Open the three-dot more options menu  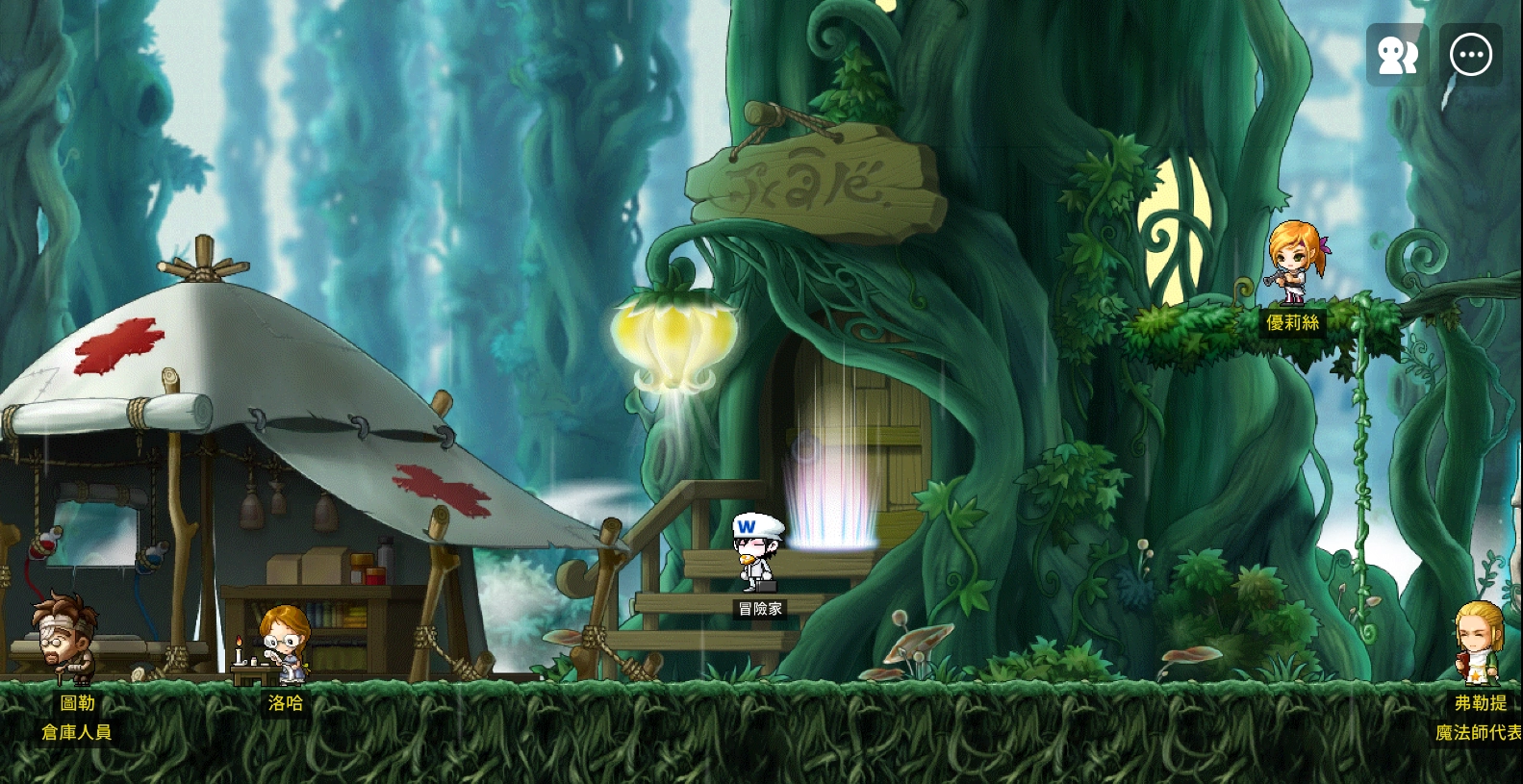pyautogui.click(x=1470, y=56)
